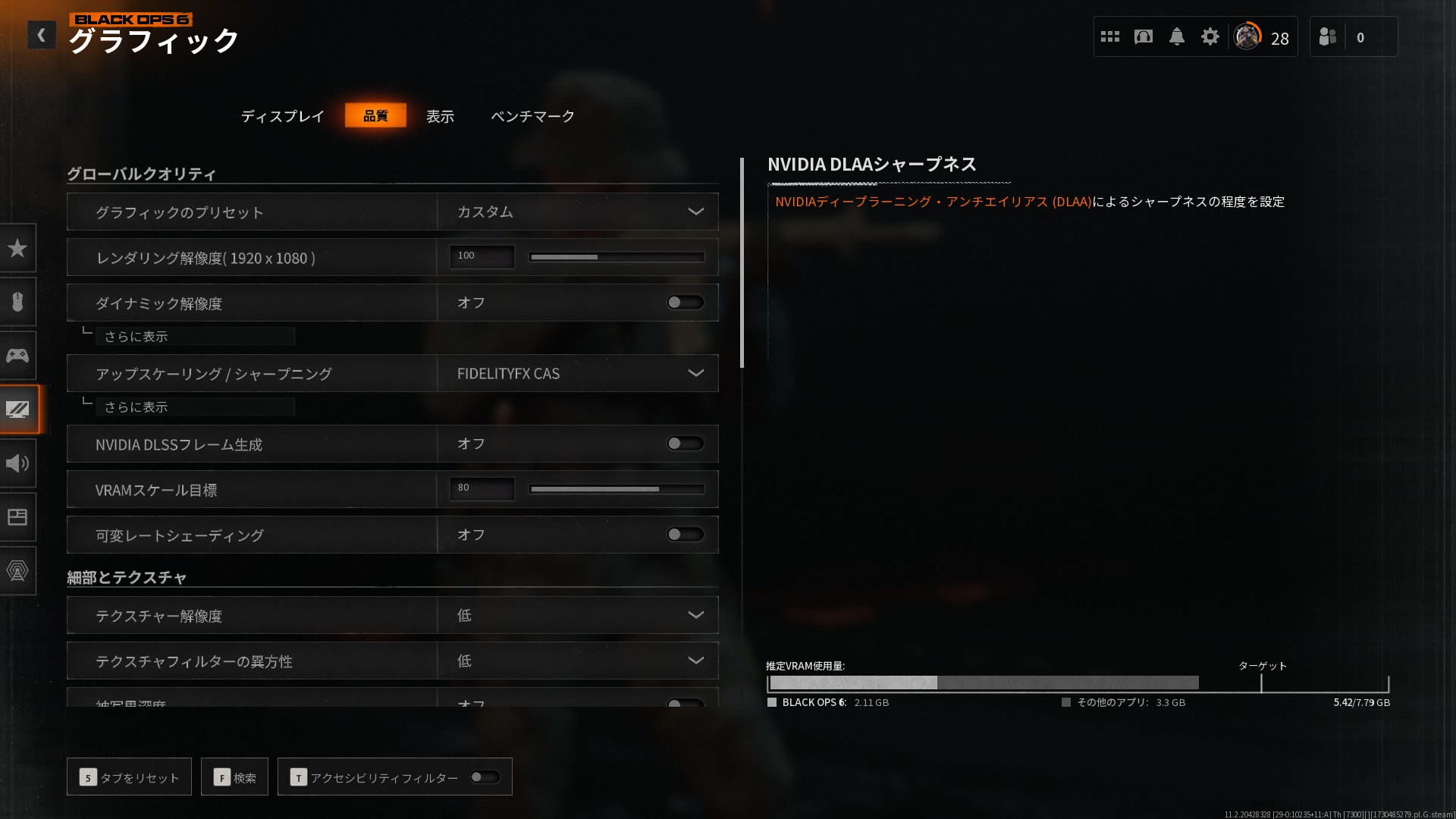The image size is (1456, 819).
Task: Open the アップスケーリング dropdown showing FIDELITYFX CAS
Action: coord(576,373)
